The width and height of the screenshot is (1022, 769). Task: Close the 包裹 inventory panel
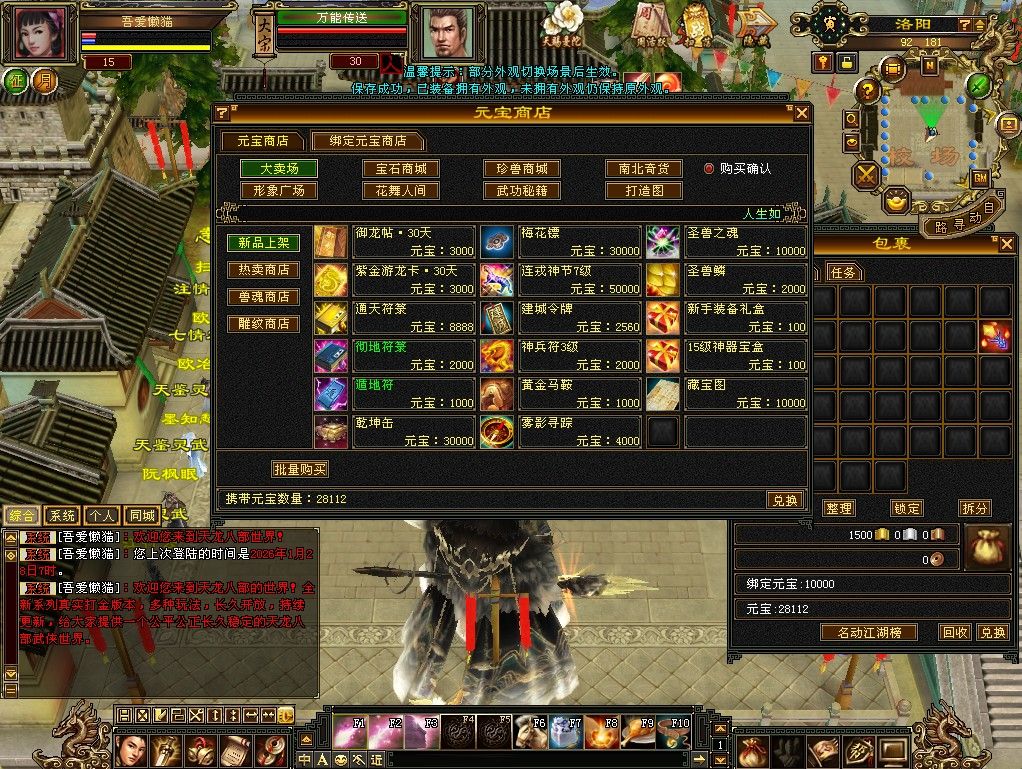pyautogui.click(x=1005, y=246)
